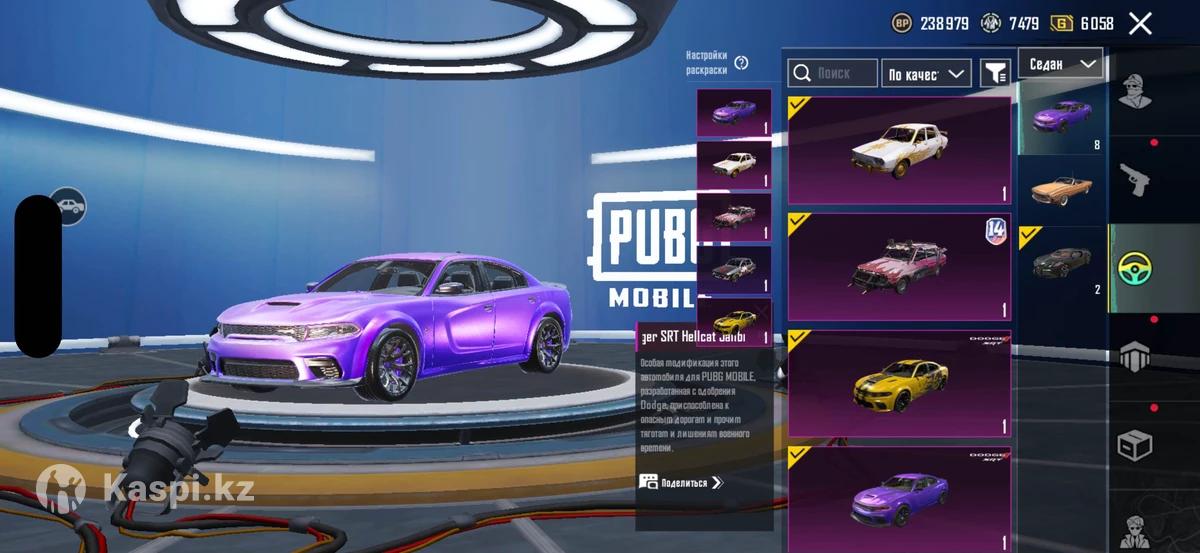Screen dimensions: 1200x553
Task: Open the По качеству sort dropdown
Action: point(926,73)
